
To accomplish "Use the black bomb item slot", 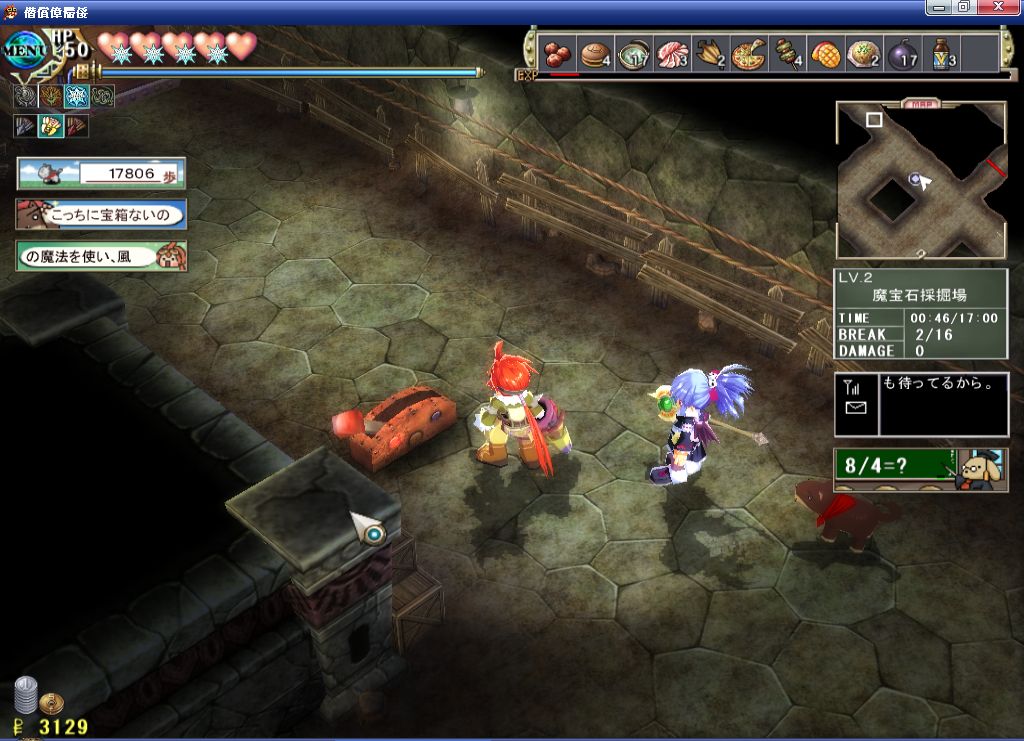I will coord(902,53).
